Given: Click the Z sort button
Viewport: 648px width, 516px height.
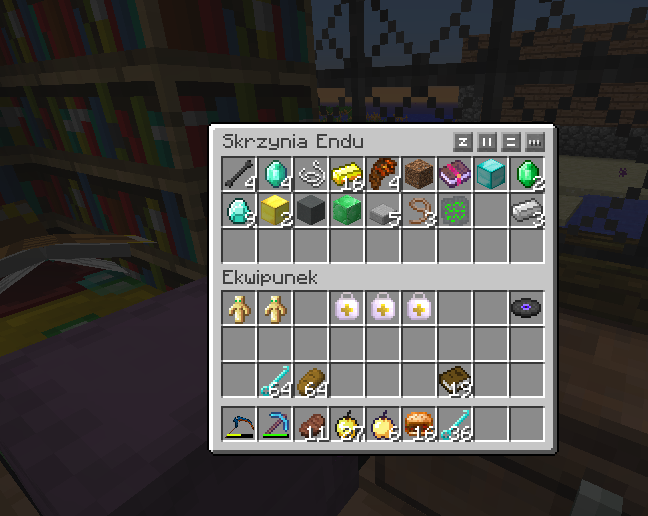Looking at the screenshot, I should [x=463, y=141].
